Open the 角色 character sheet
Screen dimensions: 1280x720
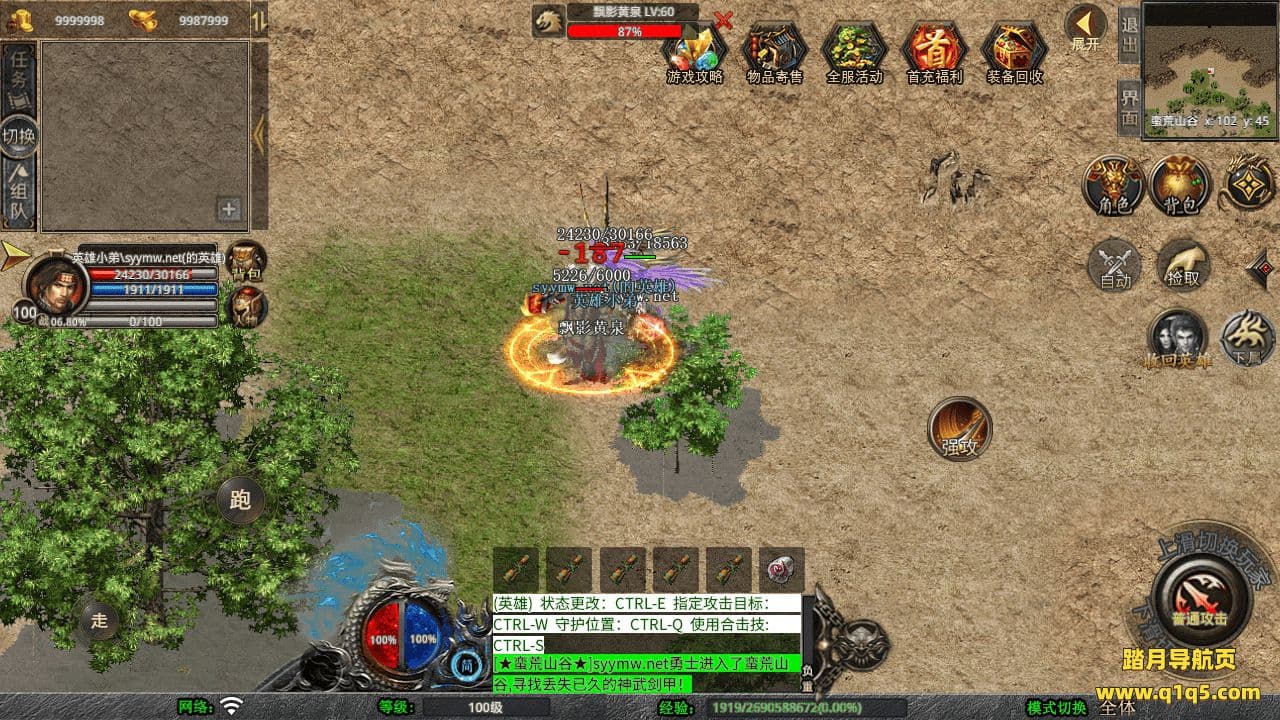[x=1113, y=185]
